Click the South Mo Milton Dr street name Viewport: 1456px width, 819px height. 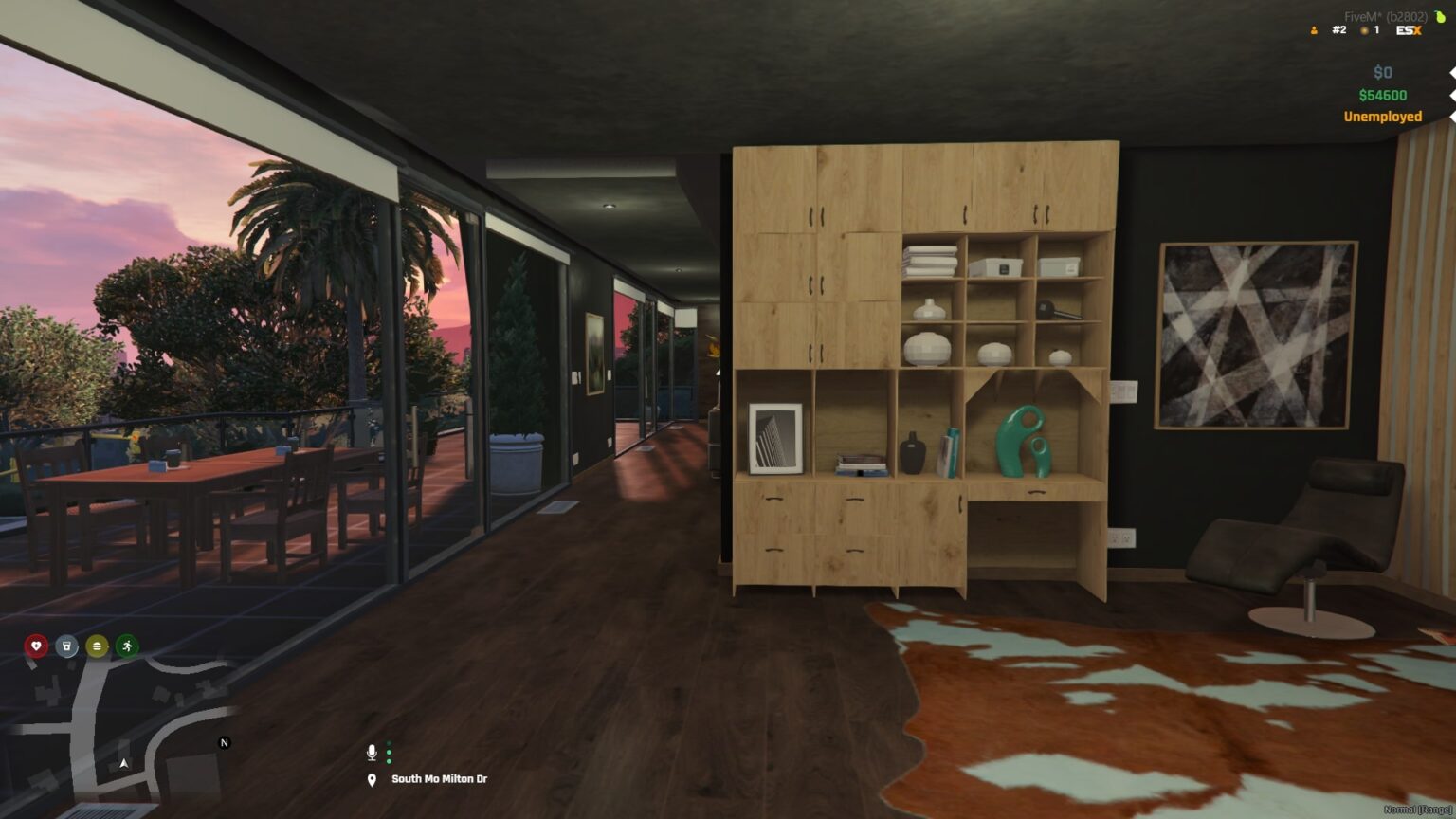coord(439,779)
